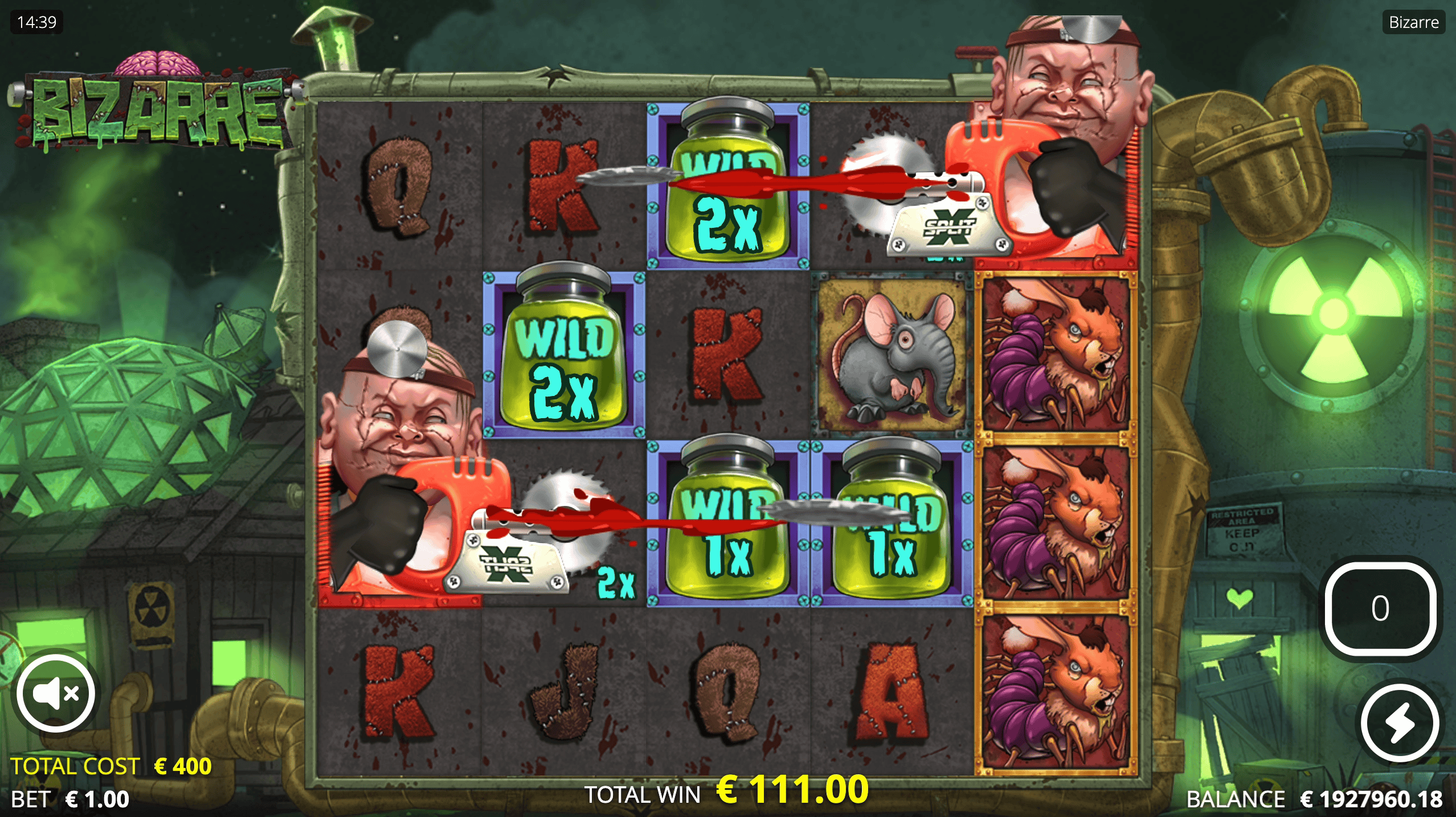The height and width of the screenshot is (817, 1456).
Task: Click the rat symbol on the reels
Action: (892, 353)
